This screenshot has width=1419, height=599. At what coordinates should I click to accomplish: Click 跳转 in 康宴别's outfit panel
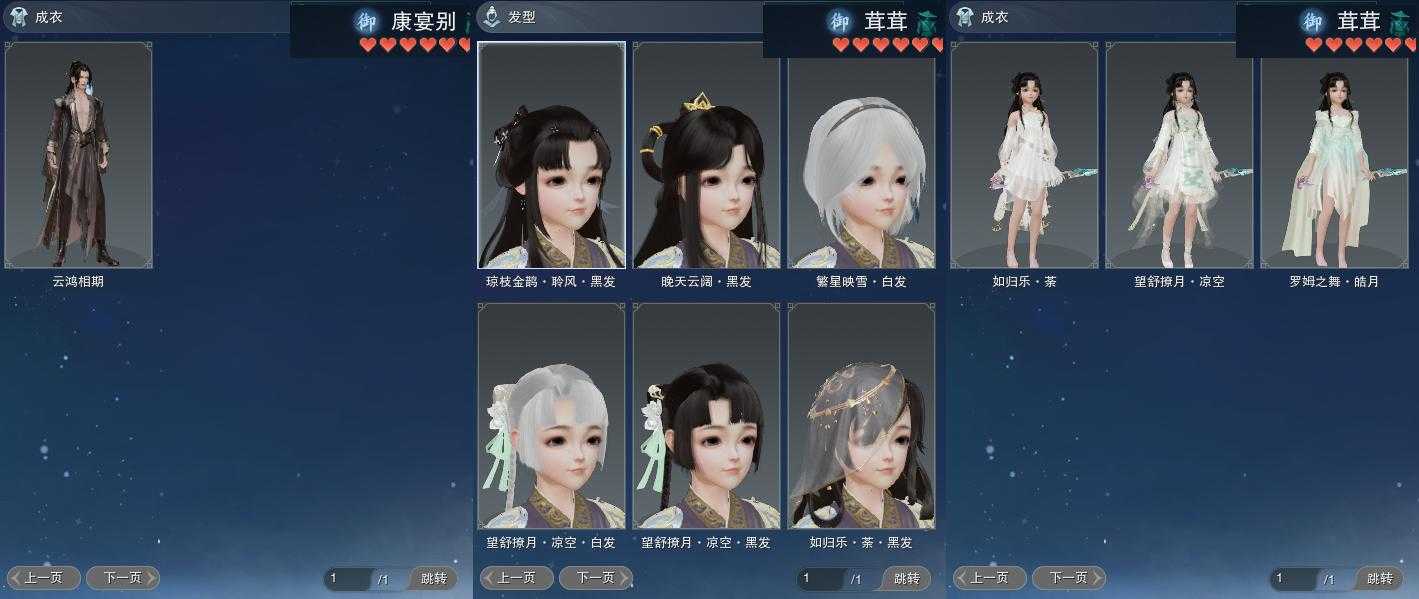pos(433,579)
